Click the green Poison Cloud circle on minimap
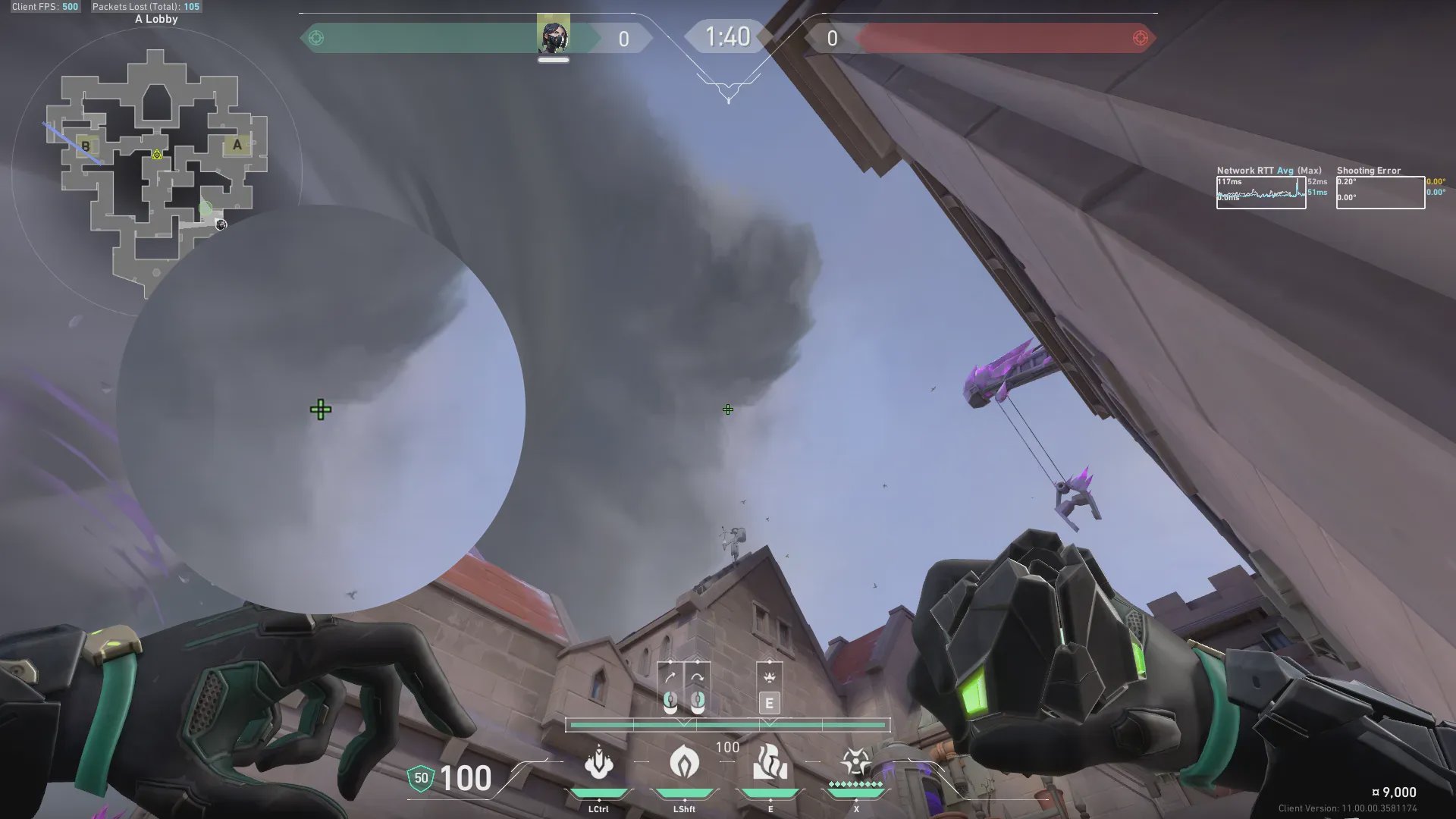1456x819 pixels. coord(206,207)
